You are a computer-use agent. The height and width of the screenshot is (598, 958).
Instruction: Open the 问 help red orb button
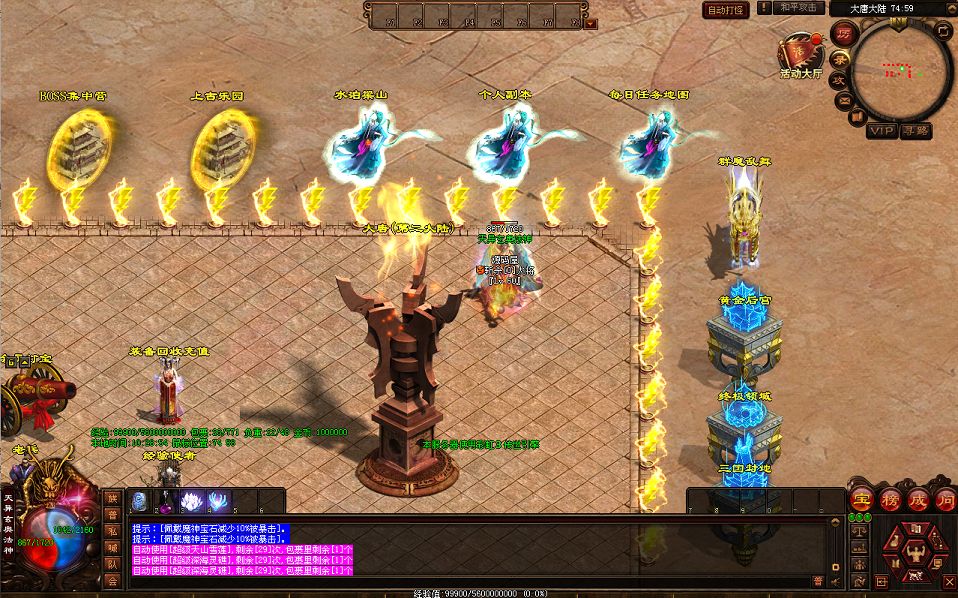(946, 501)
